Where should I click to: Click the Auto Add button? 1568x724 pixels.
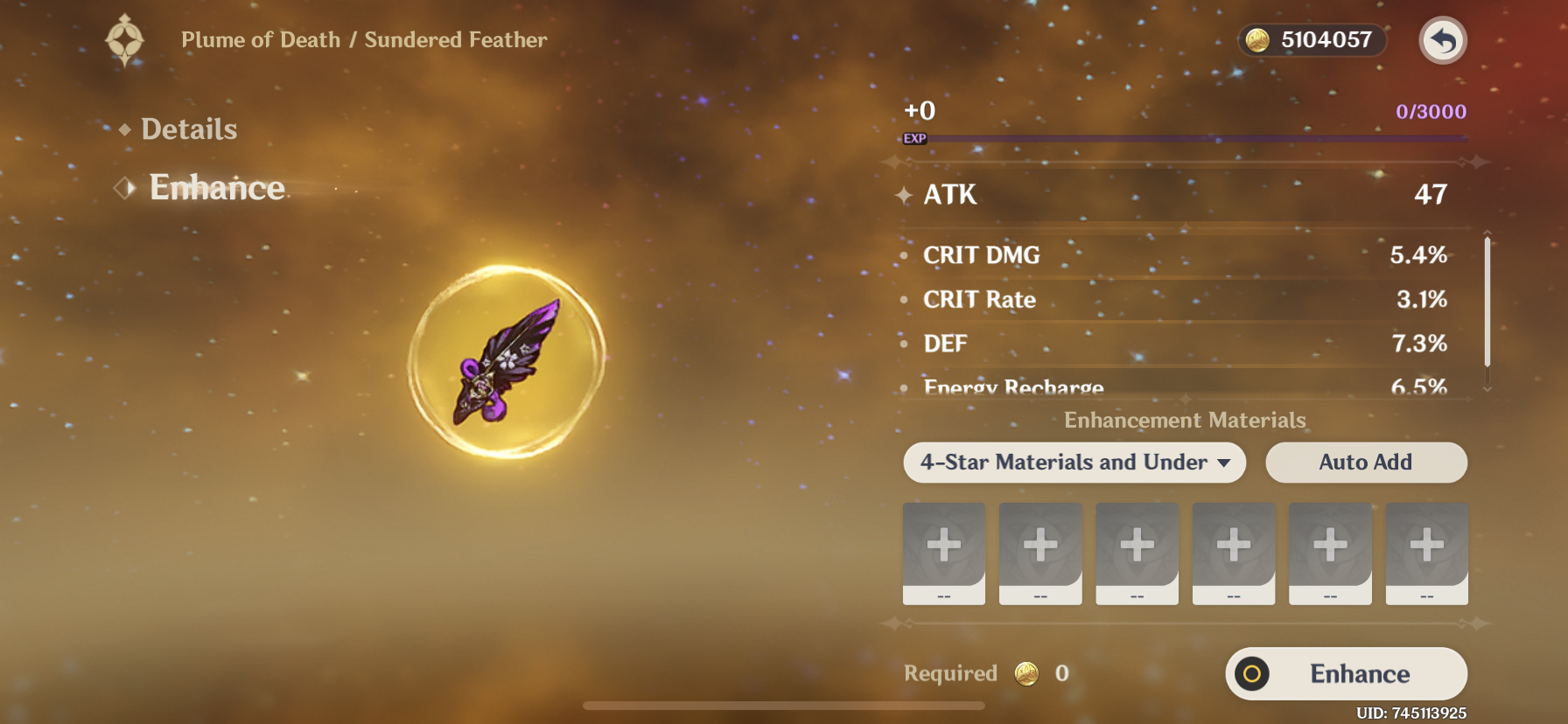(x=1365, y=463)
